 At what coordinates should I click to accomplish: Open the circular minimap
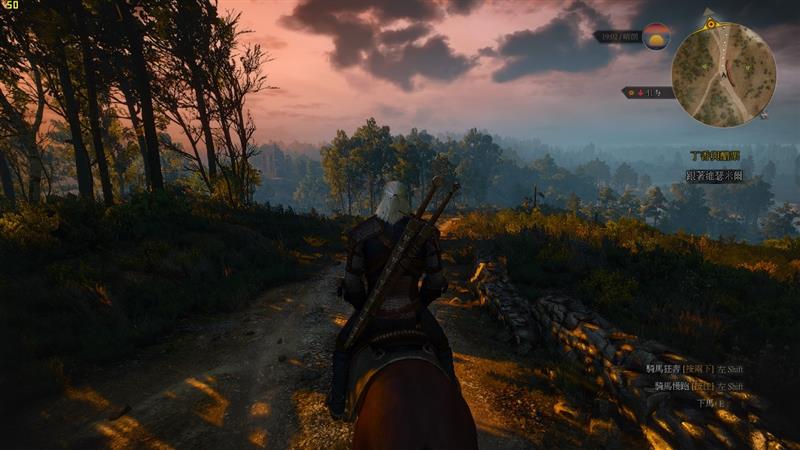point(724,75)
